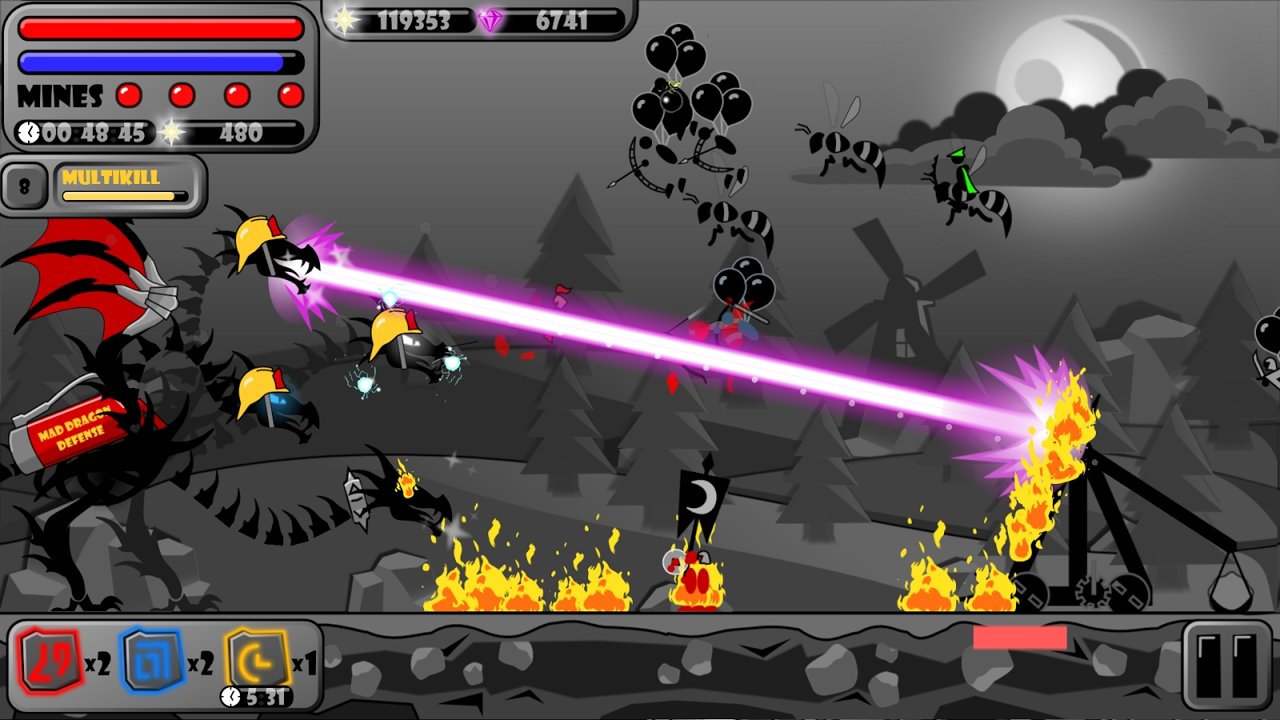Pause the game
Viewport: 1280px width, 720px height.
coord(1227,664)
